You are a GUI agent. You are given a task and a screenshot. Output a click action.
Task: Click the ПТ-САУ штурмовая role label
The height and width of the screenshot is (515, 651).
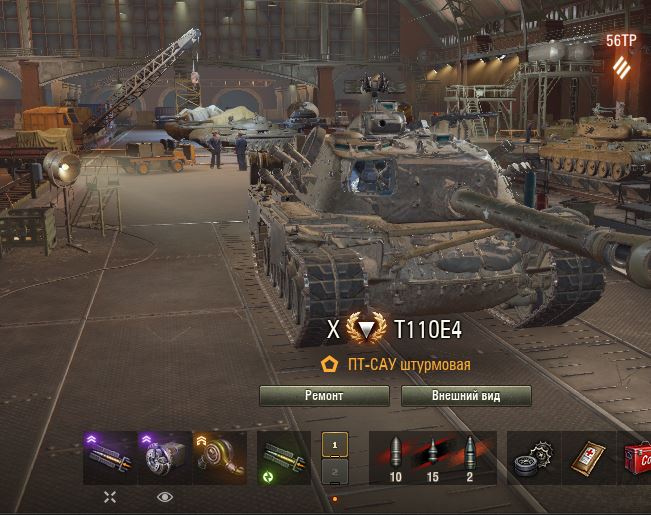click(408, 365)
